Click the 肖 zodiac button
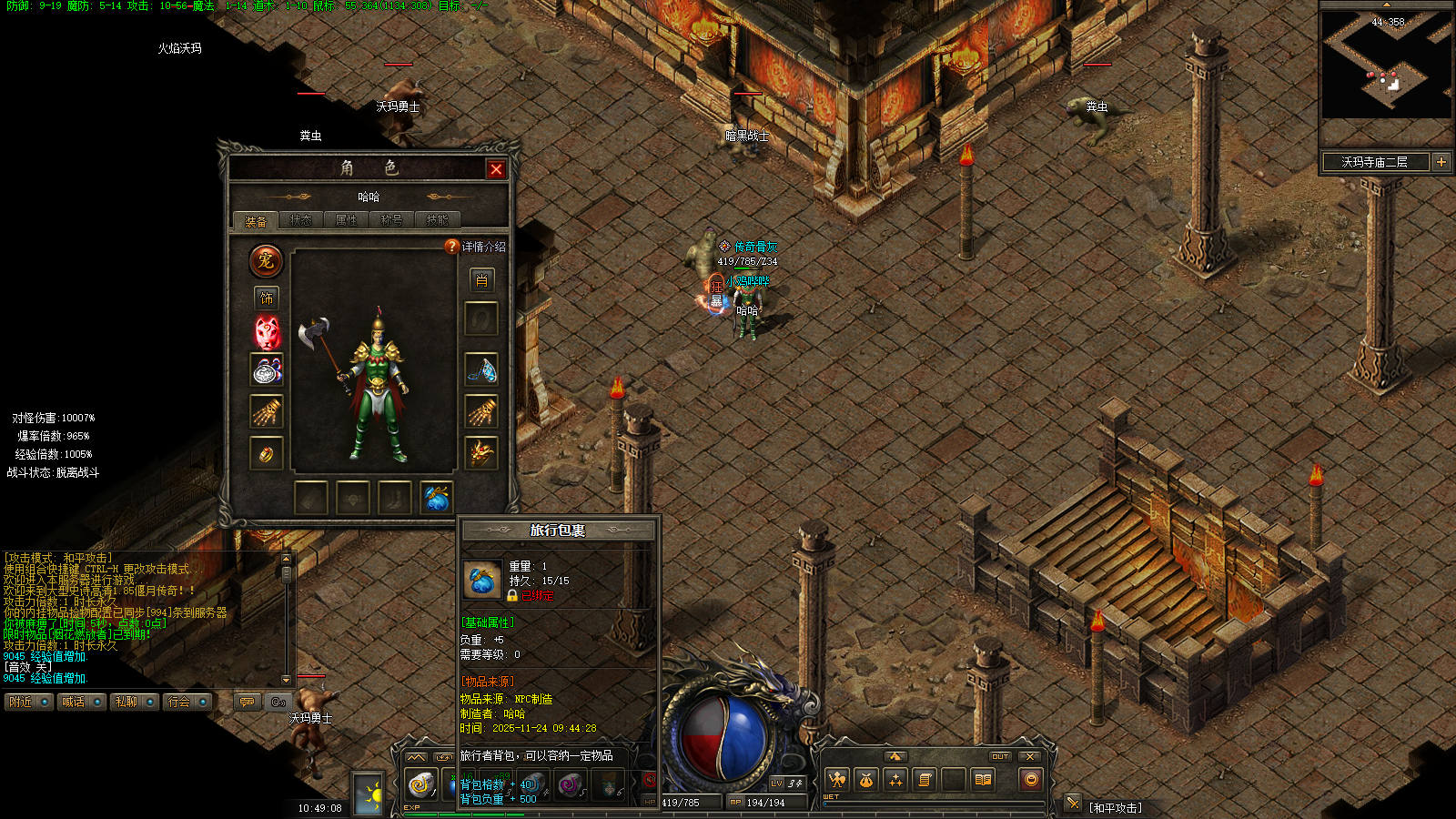Screen dimensions: 1456x819 (x=481, y=280)
